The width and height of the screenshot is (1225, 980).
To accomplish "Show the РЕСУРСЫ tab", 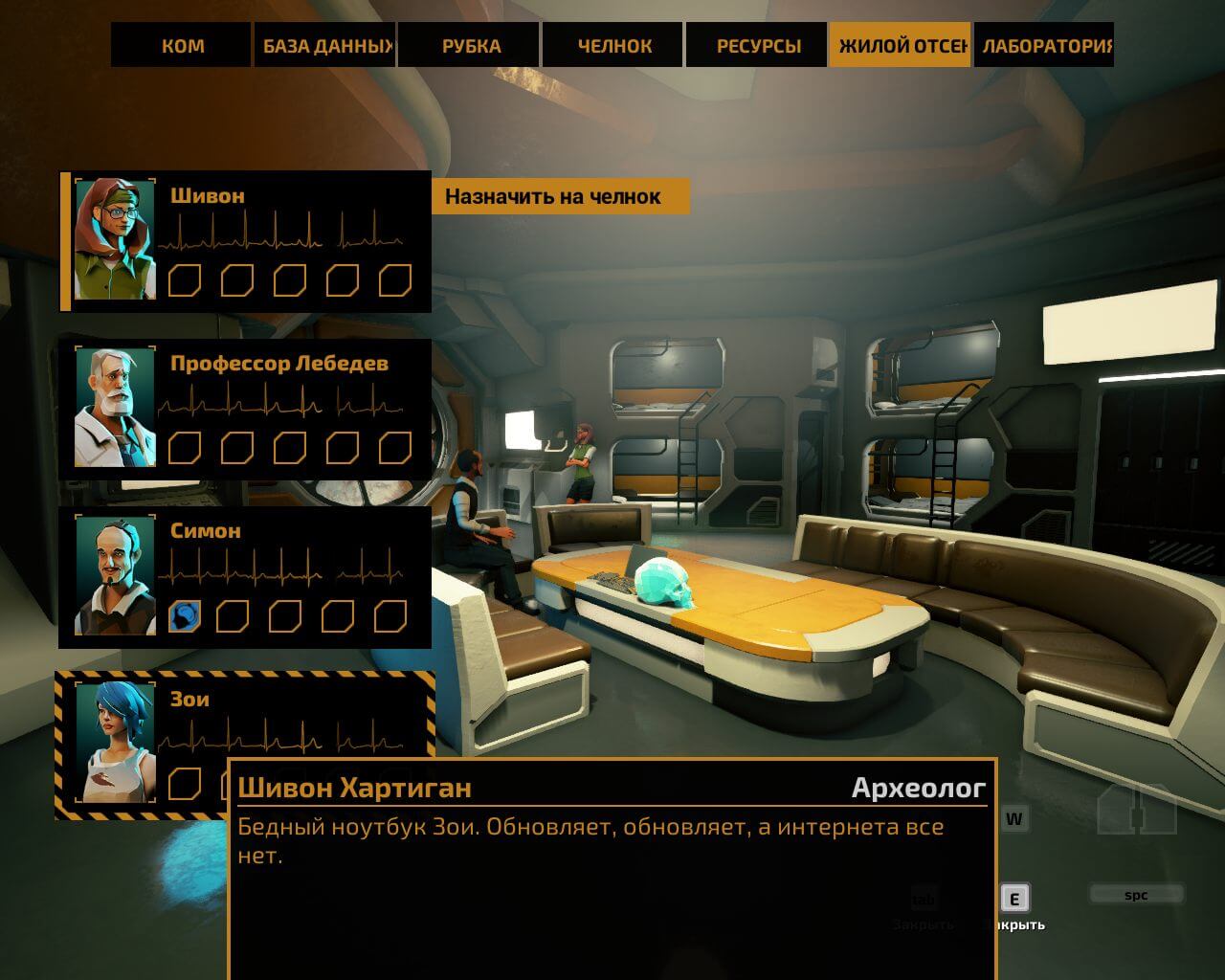I will click(757, 46).
